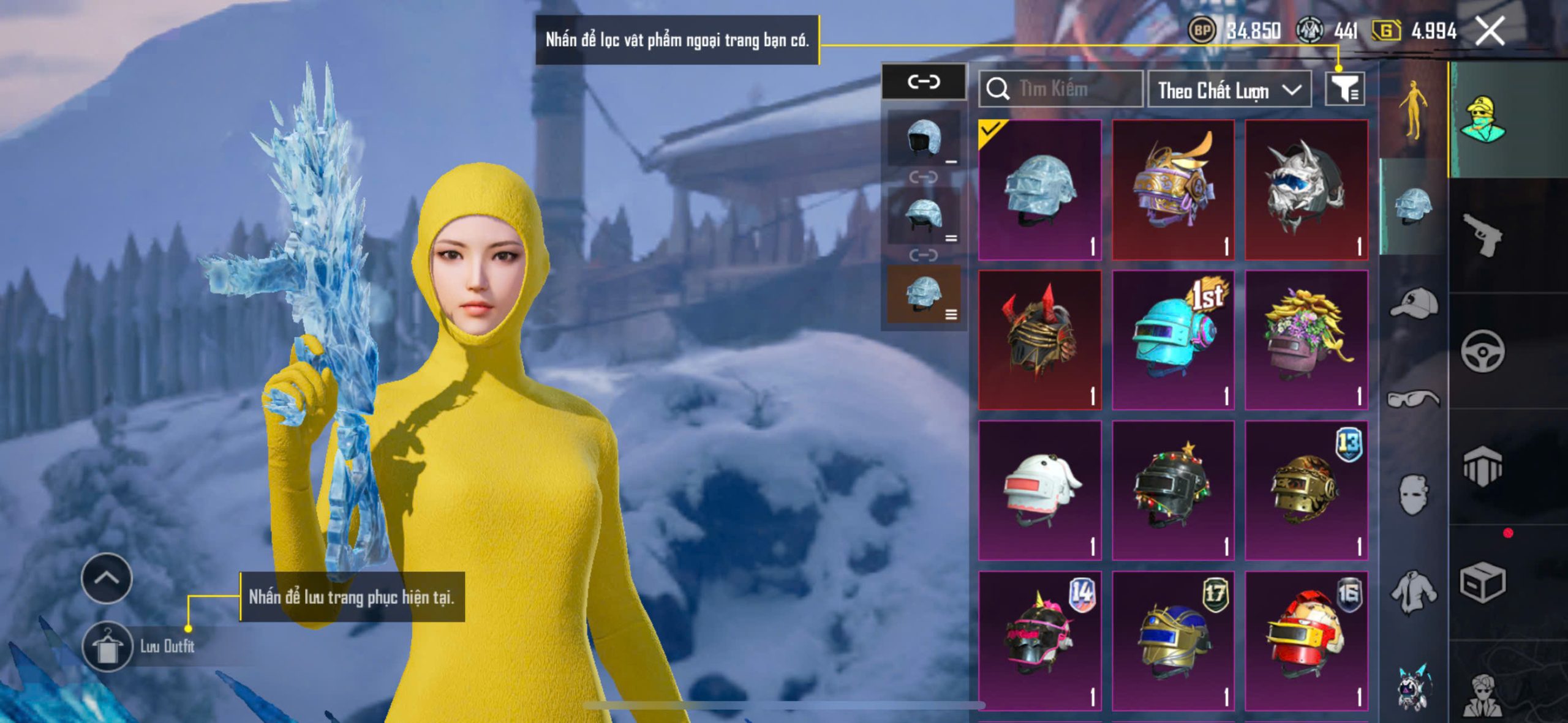Equip the silver horned skull helmet
The image size is (1568, 723).
pos(1306,190)
